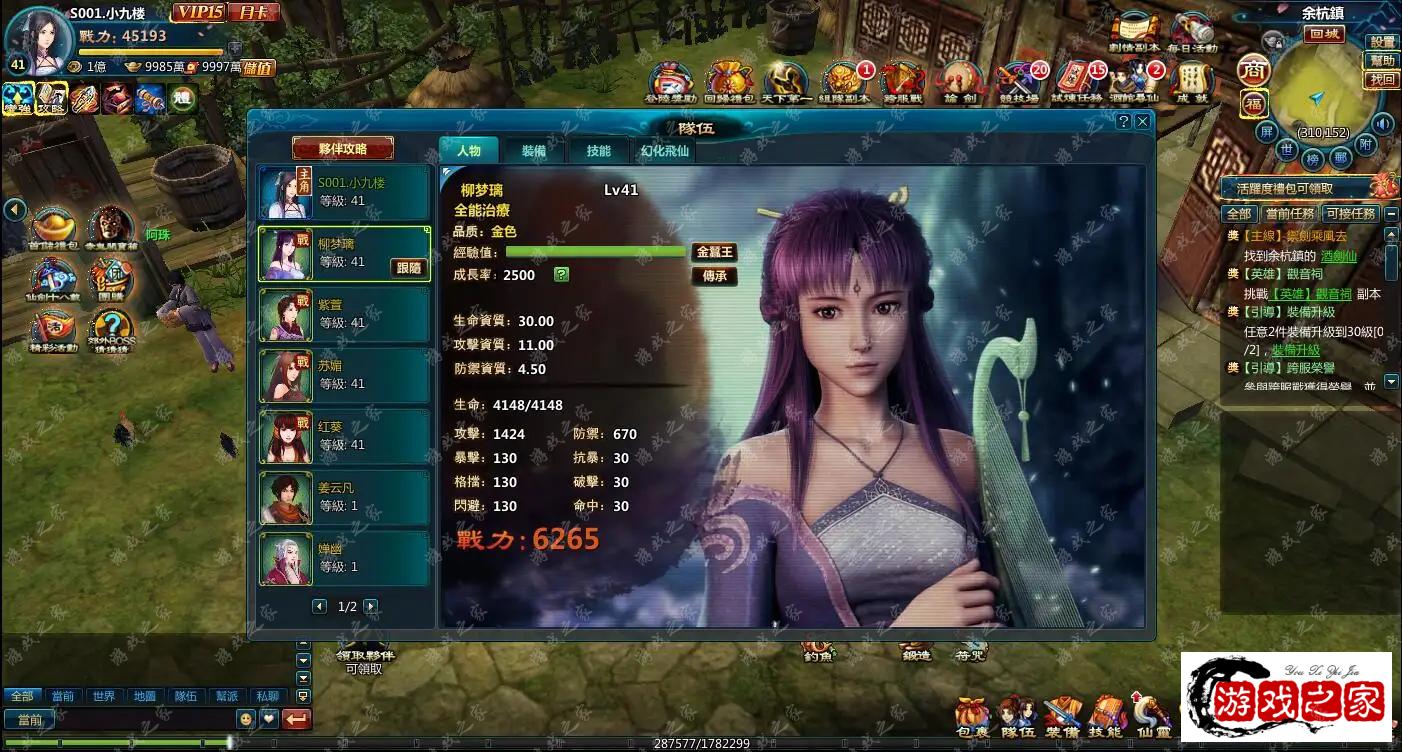
Task: Open the 設置 settings button
Action: click(1383, 42)
